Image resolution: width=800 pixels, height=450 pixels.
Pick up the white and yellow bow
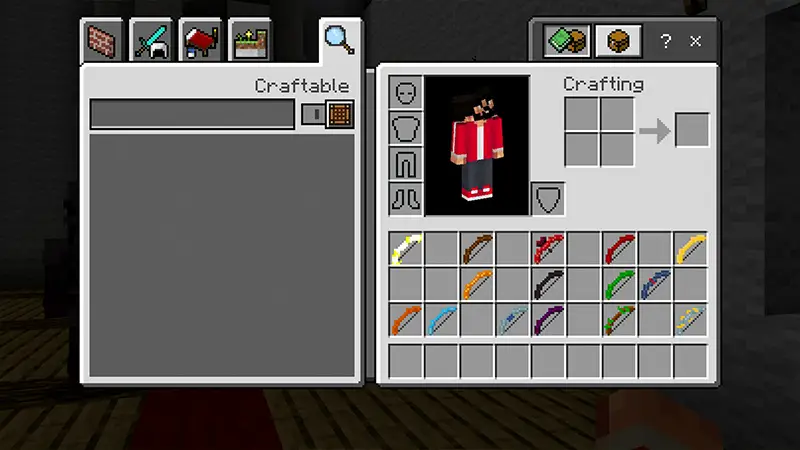(406, 248)
